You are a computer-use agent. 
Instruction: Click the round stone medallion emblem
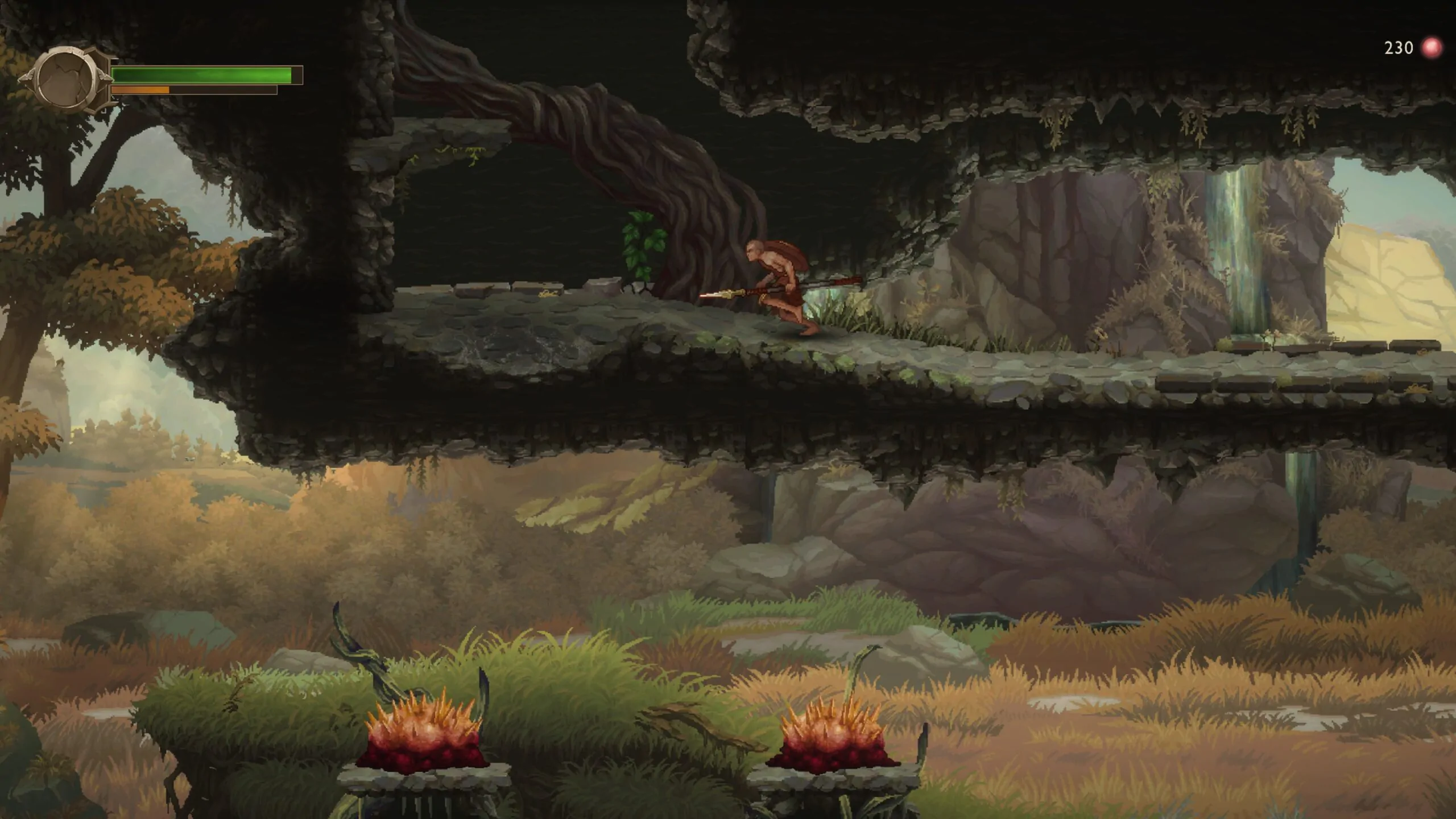pyautogui.click(x=67, y=79)
